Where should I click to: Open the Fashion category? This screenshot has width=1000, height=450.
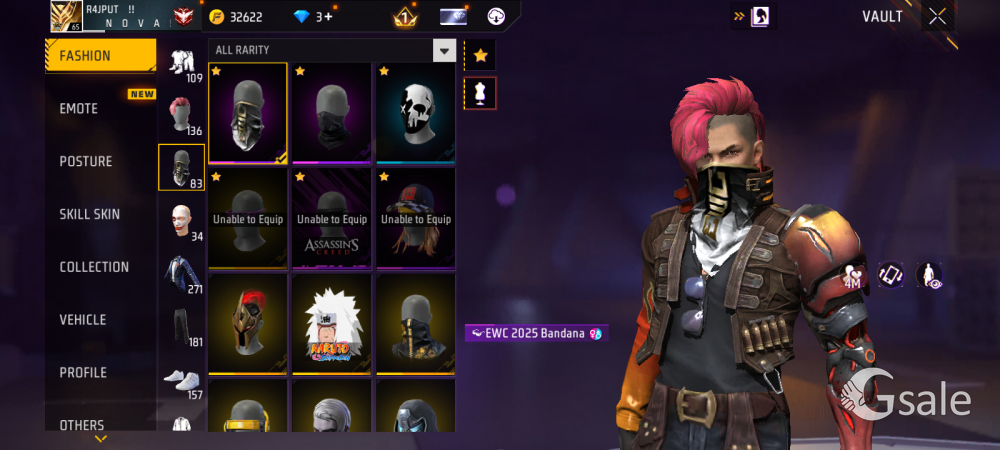click(x=100, y=56)
